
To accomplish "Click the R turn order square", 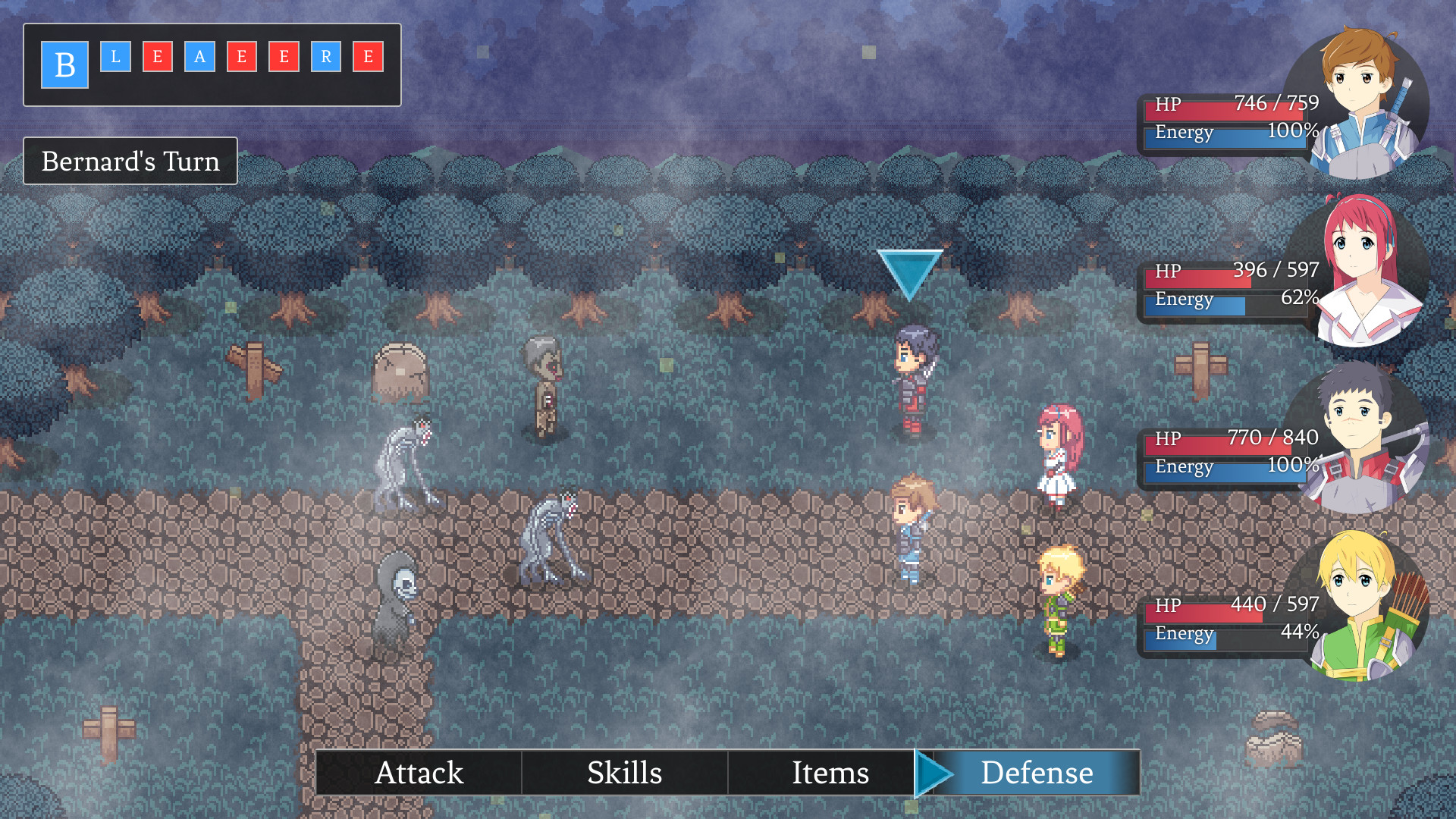I will pyautogui.click(x=326, y=57).
